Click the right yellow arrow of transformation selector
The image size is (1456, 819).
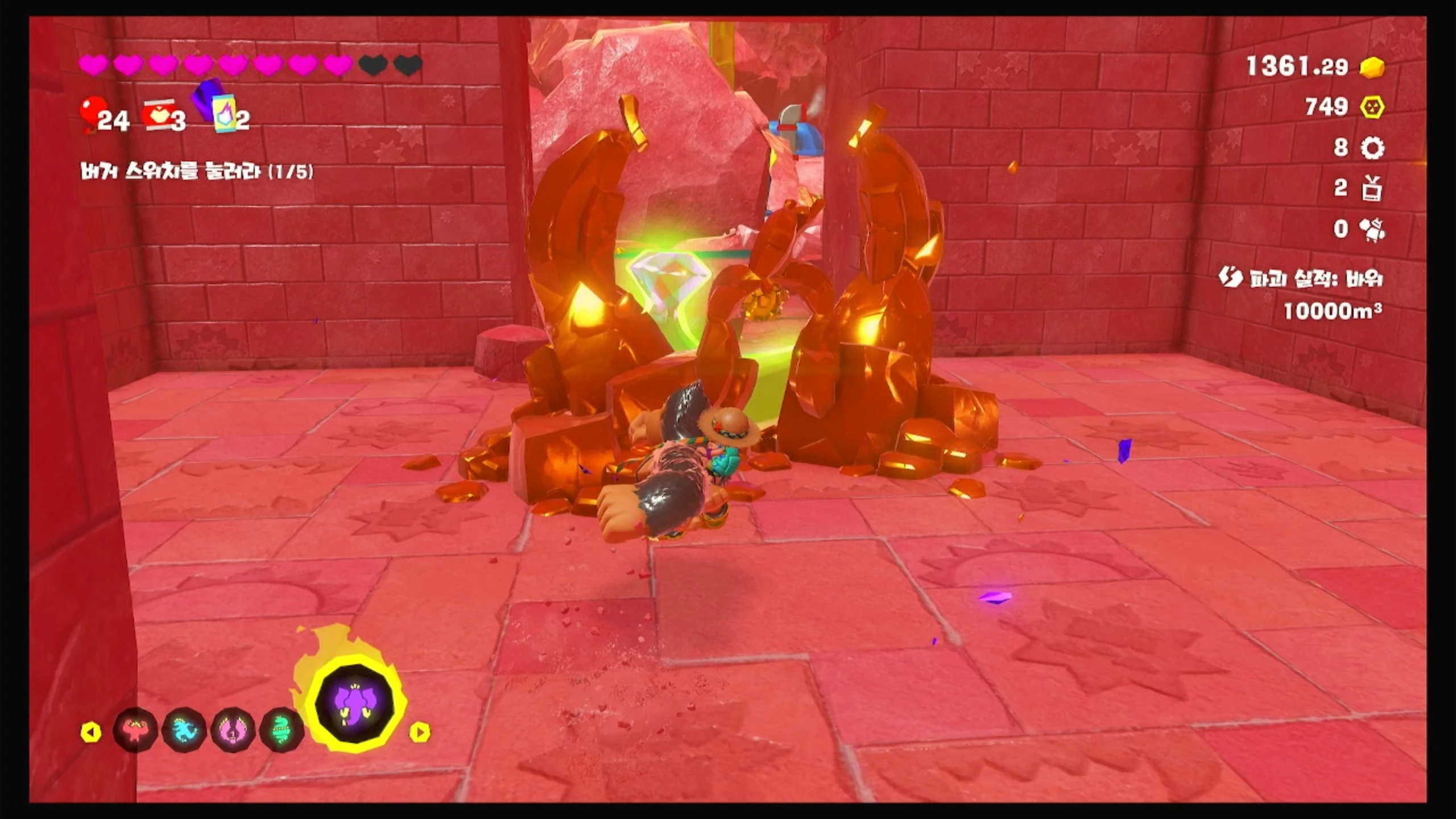420,732
